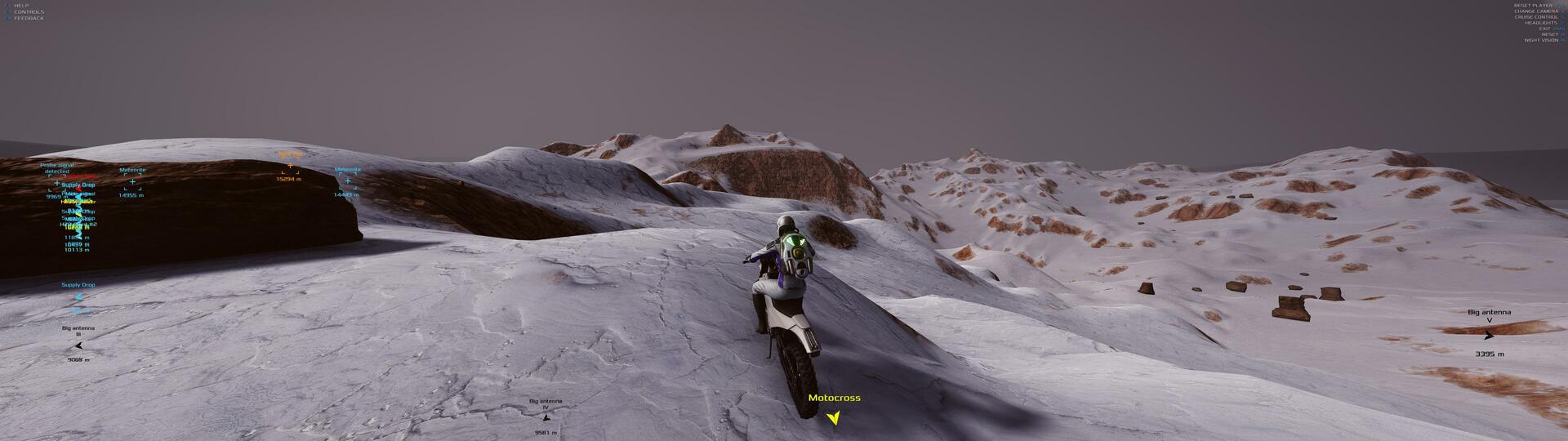Select the Big antenna IV waypoint marker
The image size is (1568, 441).
pyautogui.click(x=546, y=418)
